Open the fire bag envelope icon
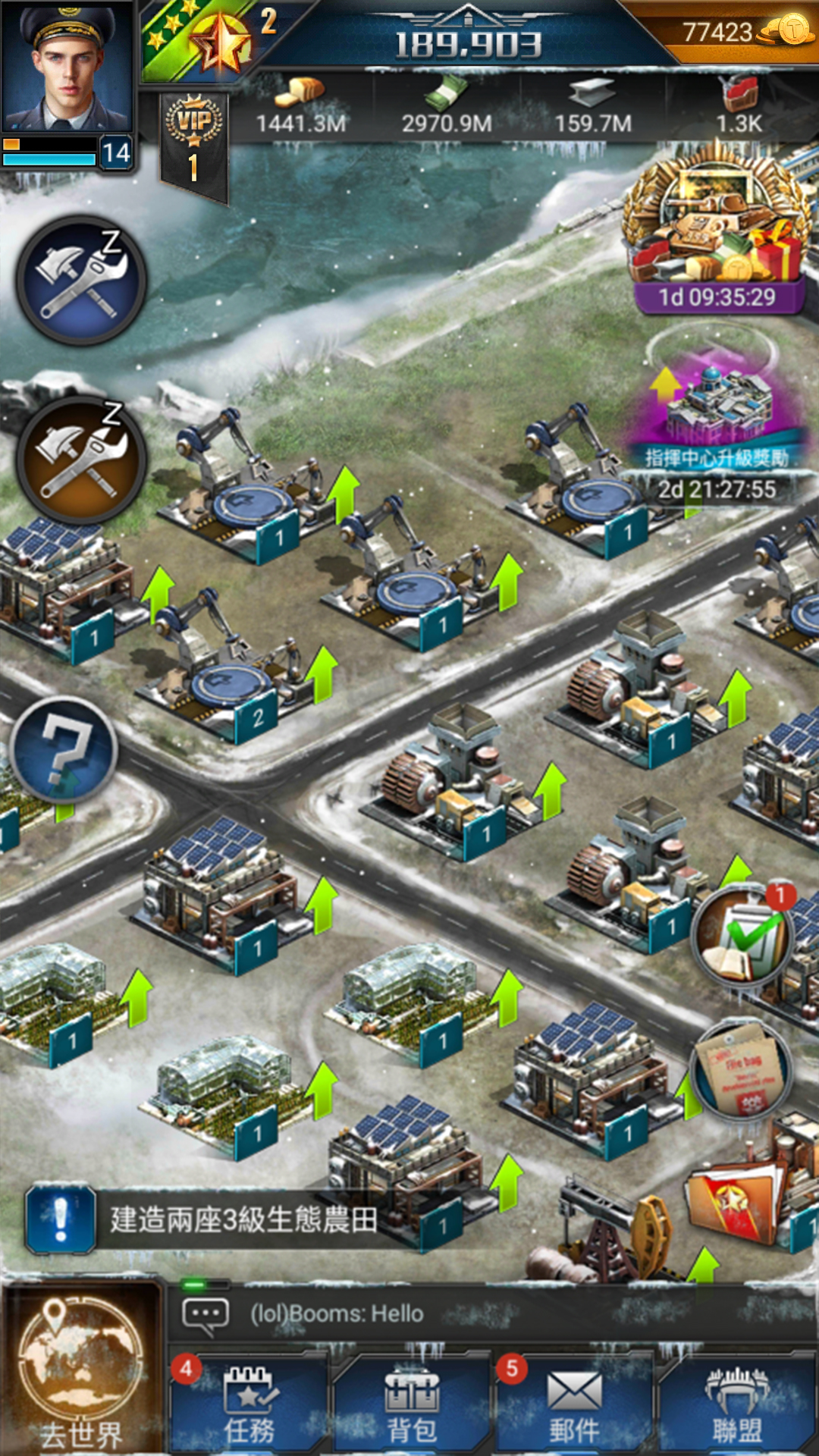 click(x=742, y=1071)
